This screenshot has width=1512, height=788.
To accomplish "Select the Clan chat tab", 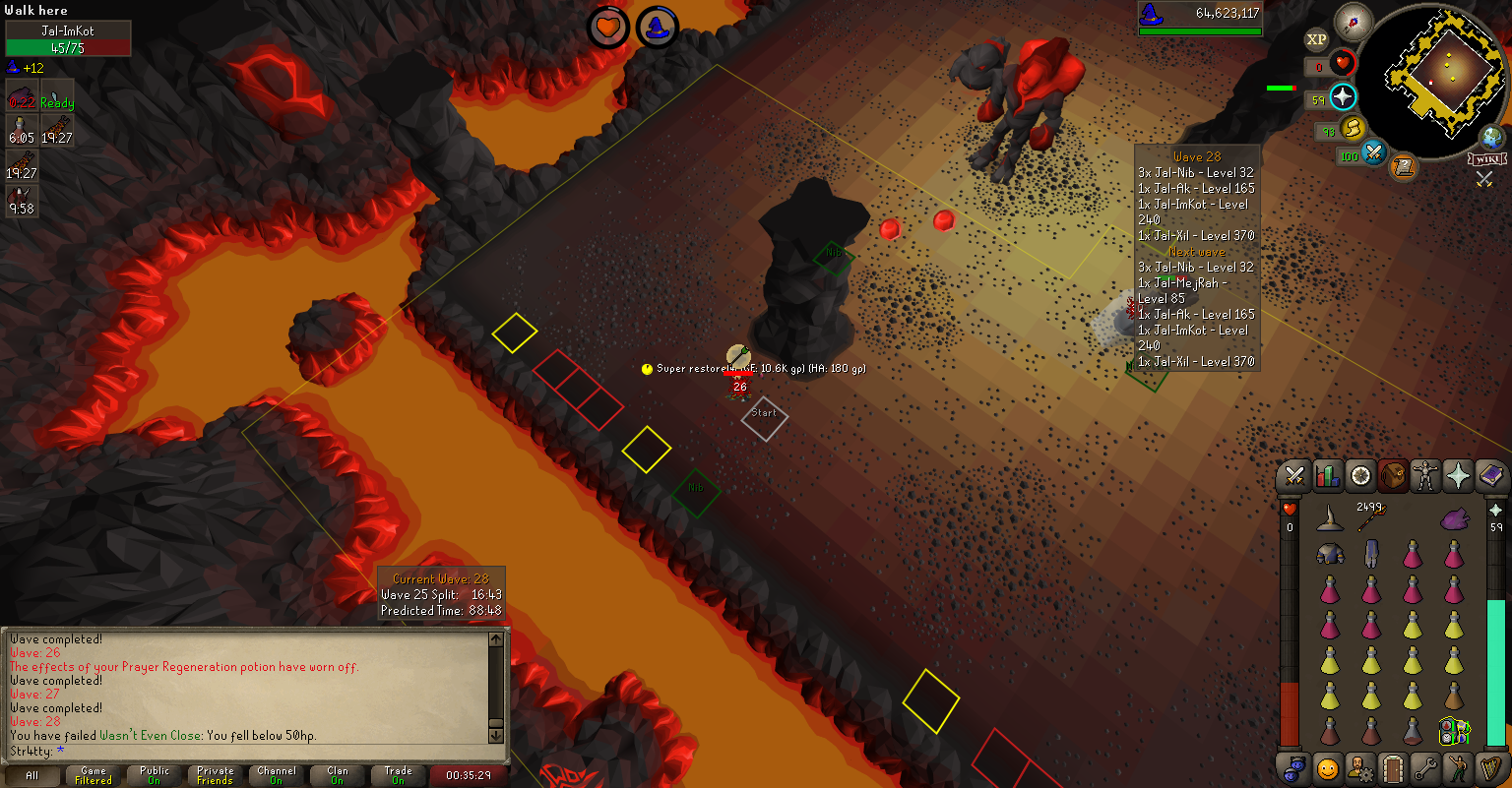I will pos(338,775).
